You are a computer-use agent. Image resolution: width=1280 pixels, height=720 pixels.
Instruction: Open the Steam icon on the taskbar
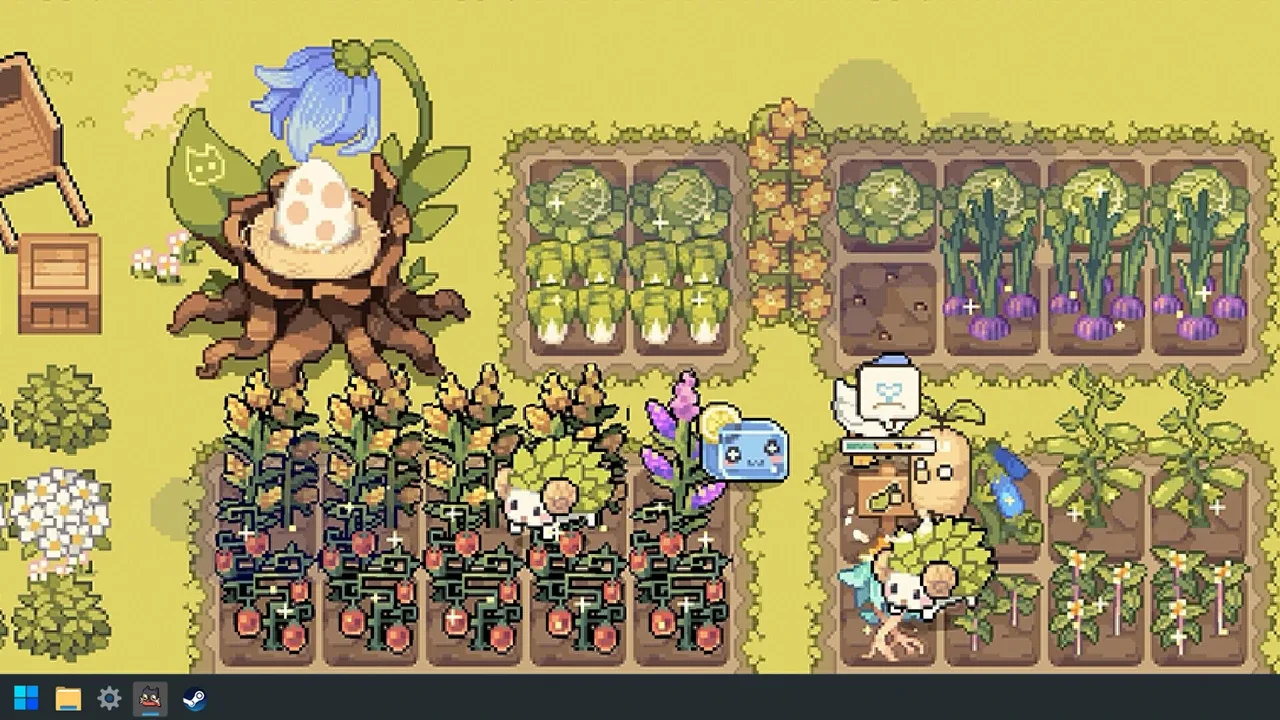[x=194, y=698]
